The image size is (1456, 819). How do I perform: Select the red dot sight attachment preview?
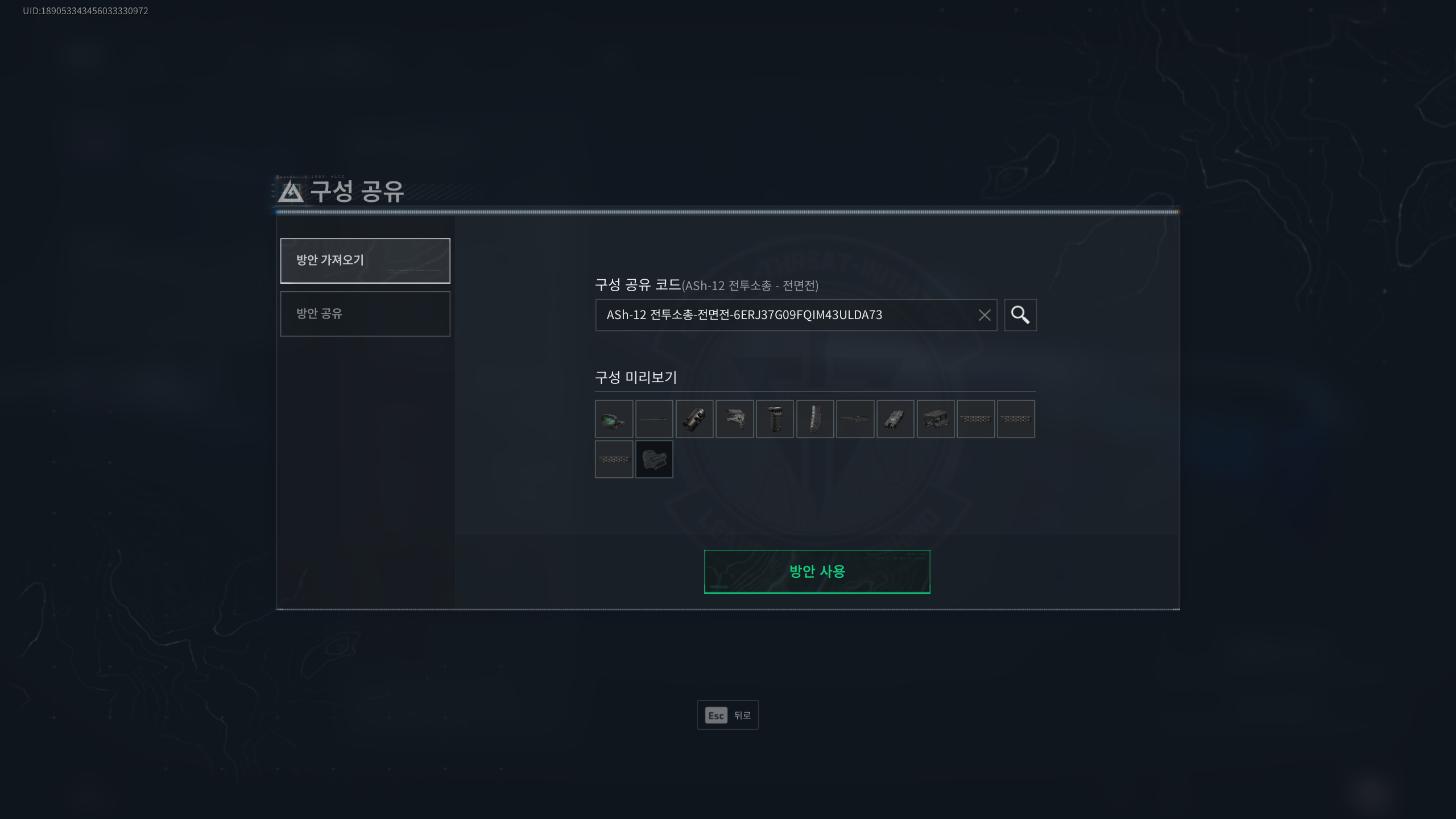[614, 419]
